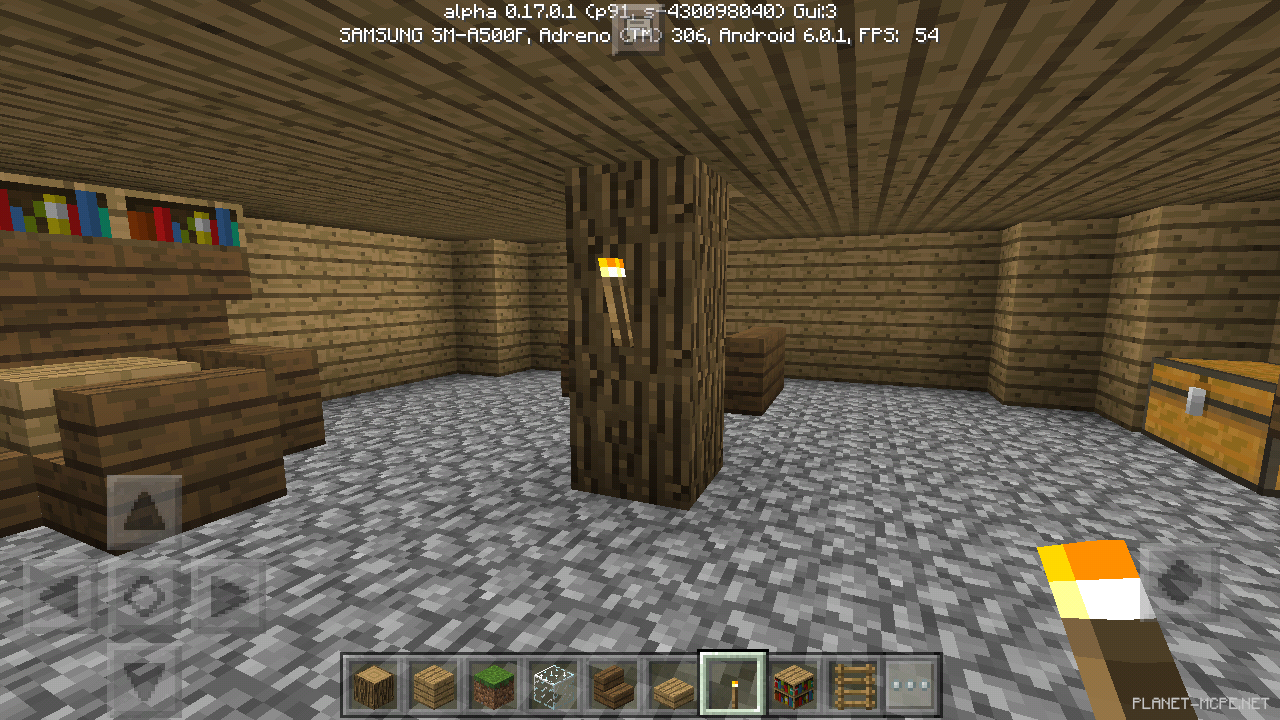Select the oak planks hotbar slot
1280x720 pixels.
434,685
